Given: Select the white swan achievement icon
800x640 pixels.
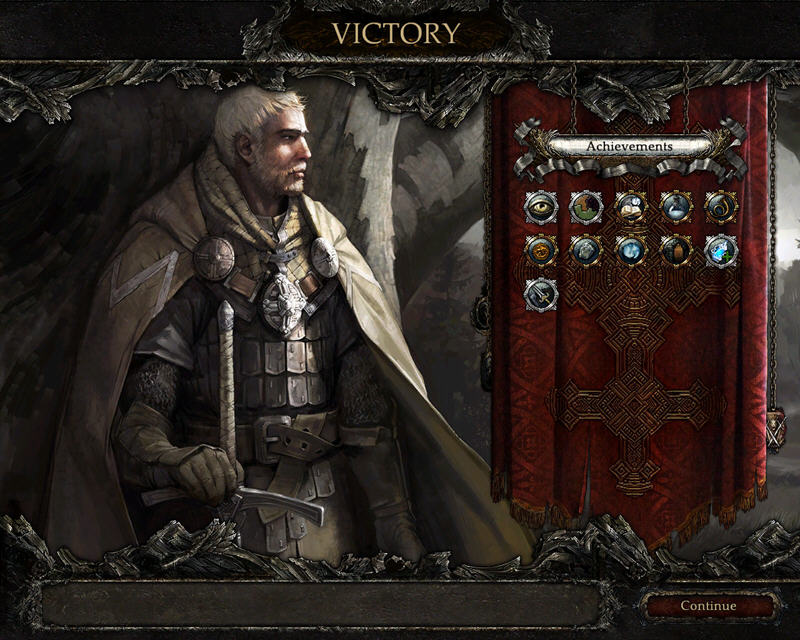Looking at the screenshot, I should click(676, 207).
